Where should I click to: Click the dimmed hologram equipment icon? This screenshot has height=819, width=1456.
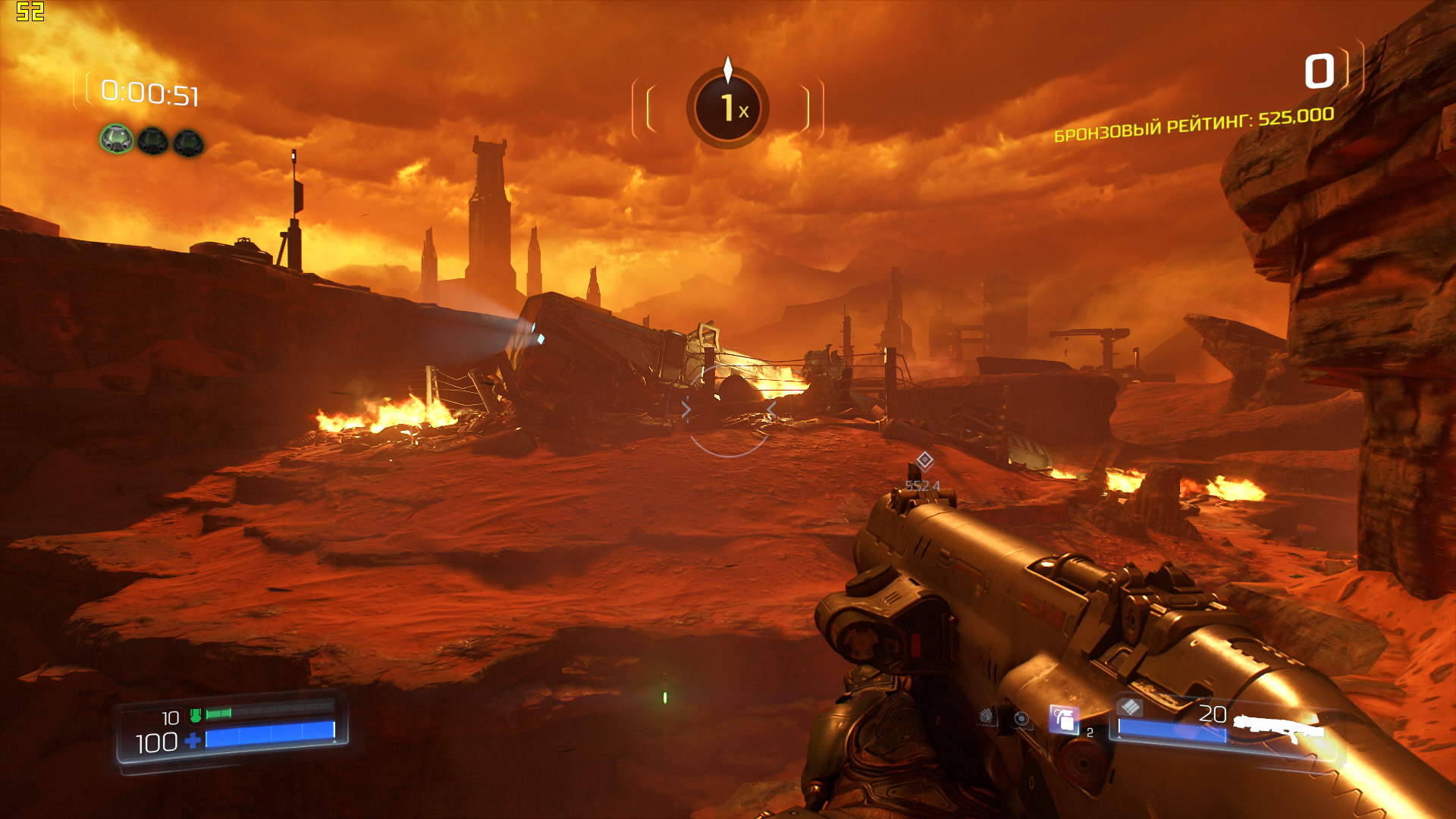[x=1022, y=718]
